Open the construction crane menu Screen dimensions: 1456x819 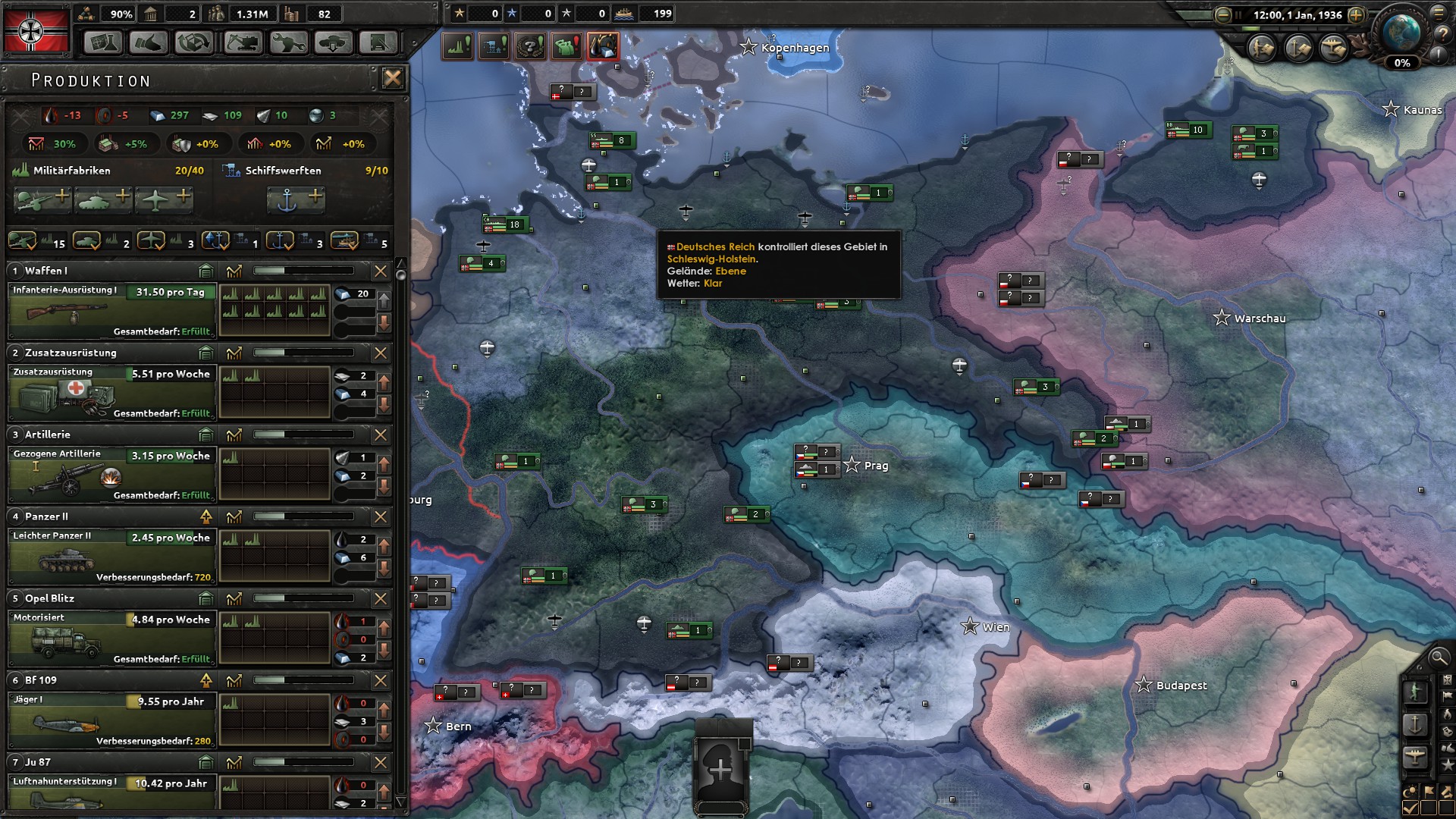click(241, 42)
